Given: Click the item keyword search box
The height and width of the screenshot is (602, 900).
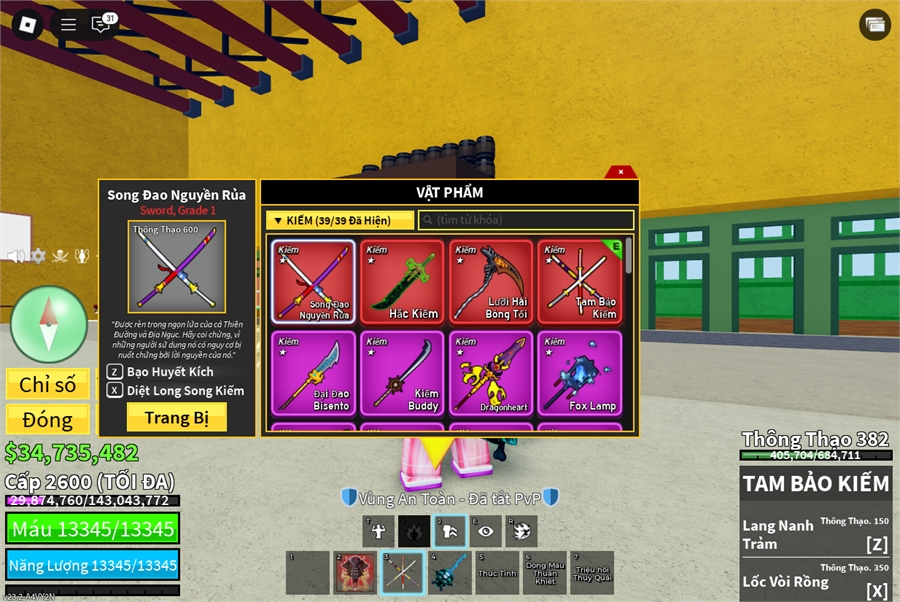Looking at the screenshot, I should [x=526, y=220].
